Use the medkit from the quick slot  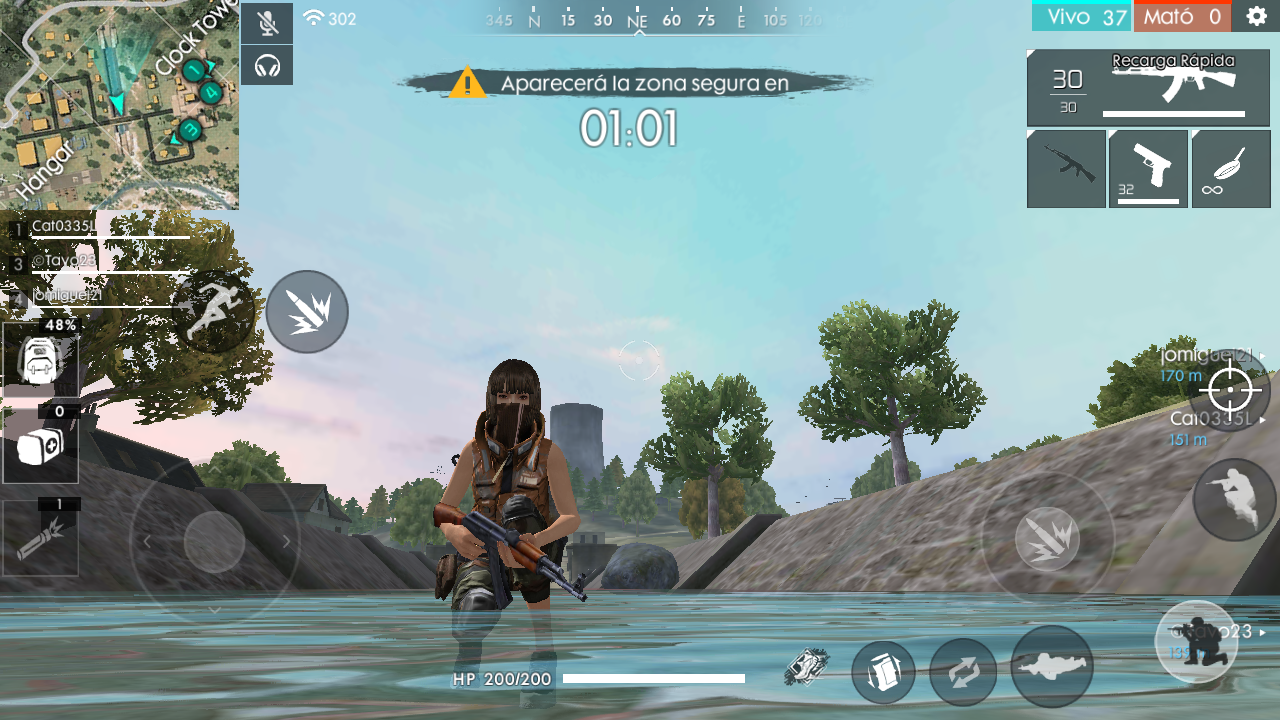pos(38,446)
